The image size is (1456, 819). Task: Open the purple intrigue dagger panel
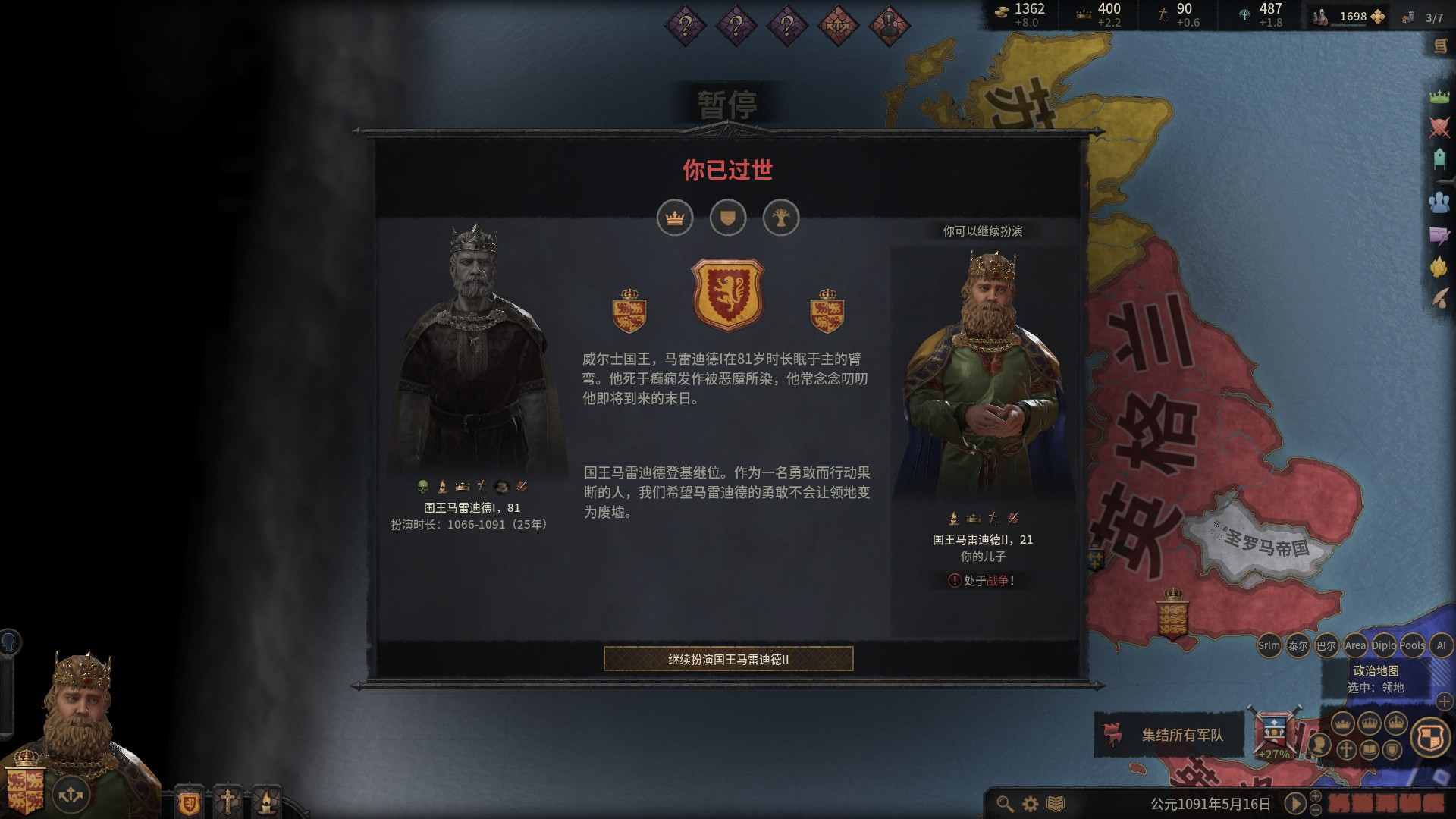coord(1439,235)
